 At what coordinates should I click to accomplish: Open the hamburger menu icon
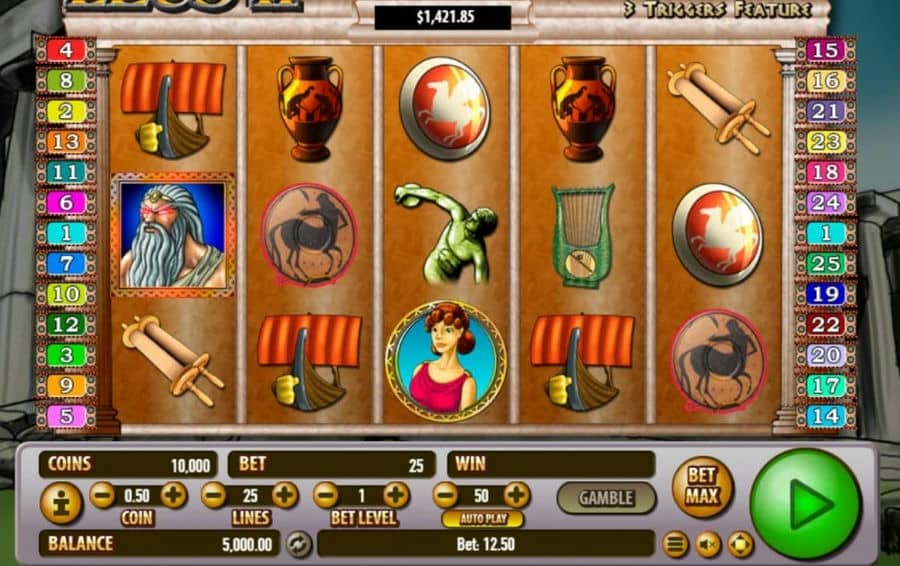coord(677,545)
